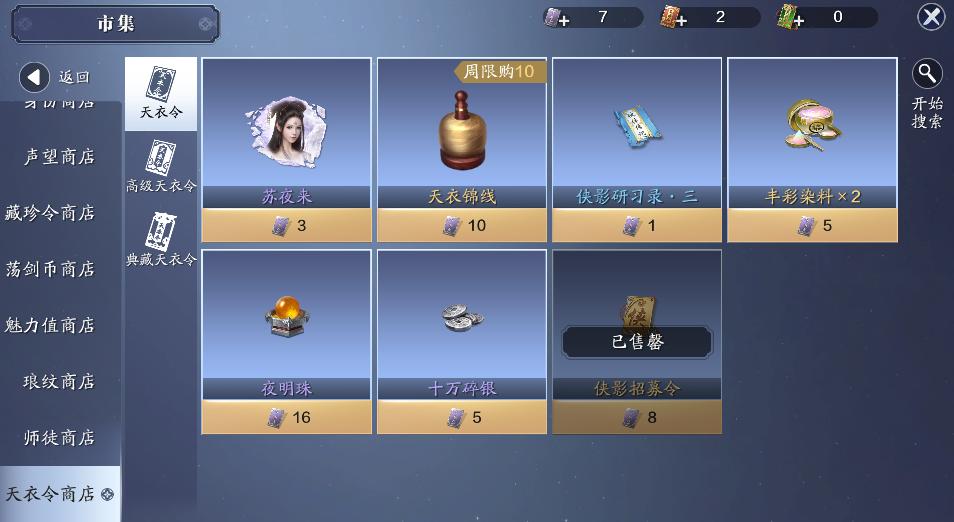Screen dimensions: 954x522
Task: Open the 藏珍令商店 shop
Action: [50, 213]
